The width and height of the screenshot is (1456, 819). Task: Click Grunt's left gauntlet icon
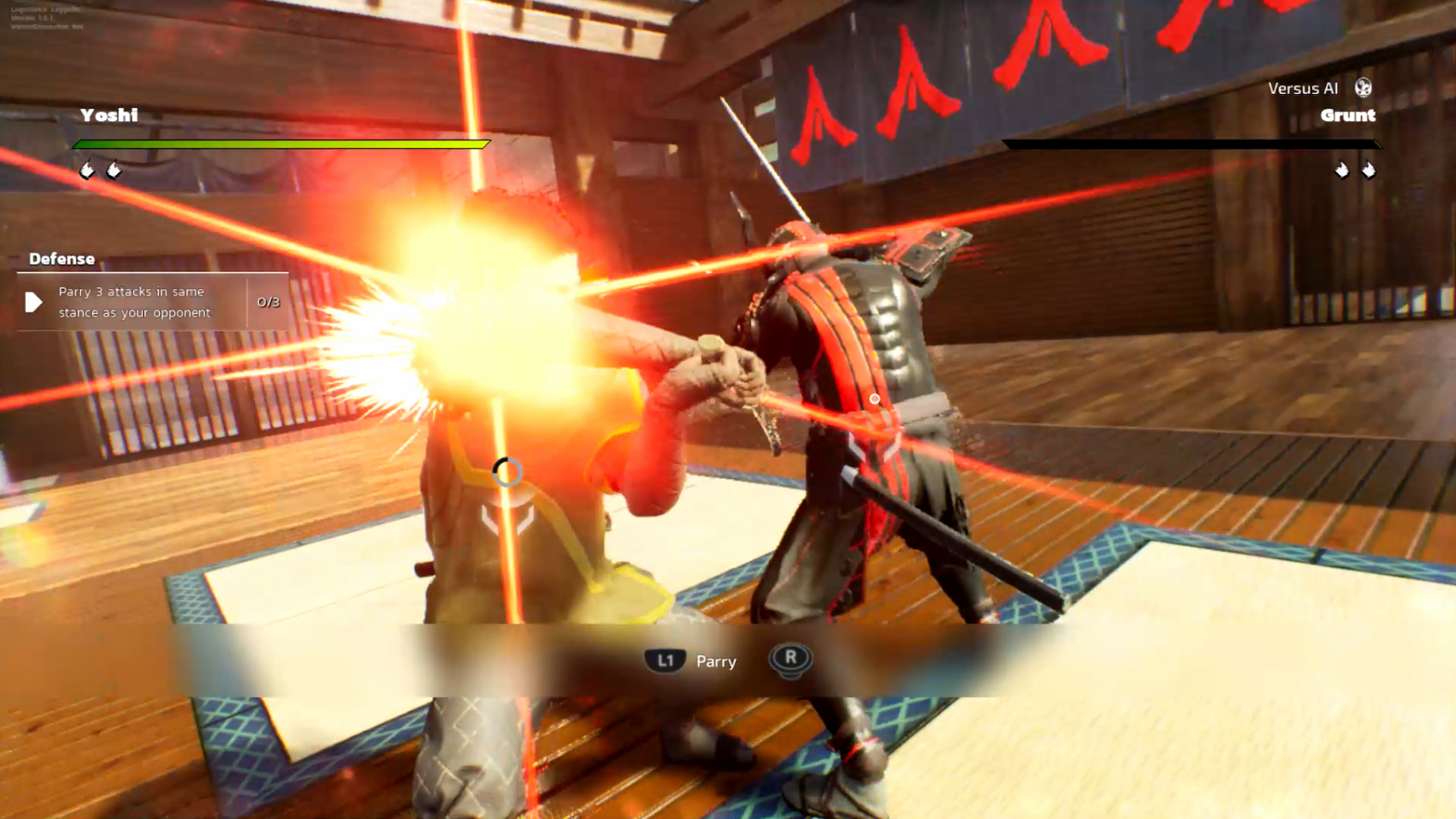click(x=1342, y=171)
